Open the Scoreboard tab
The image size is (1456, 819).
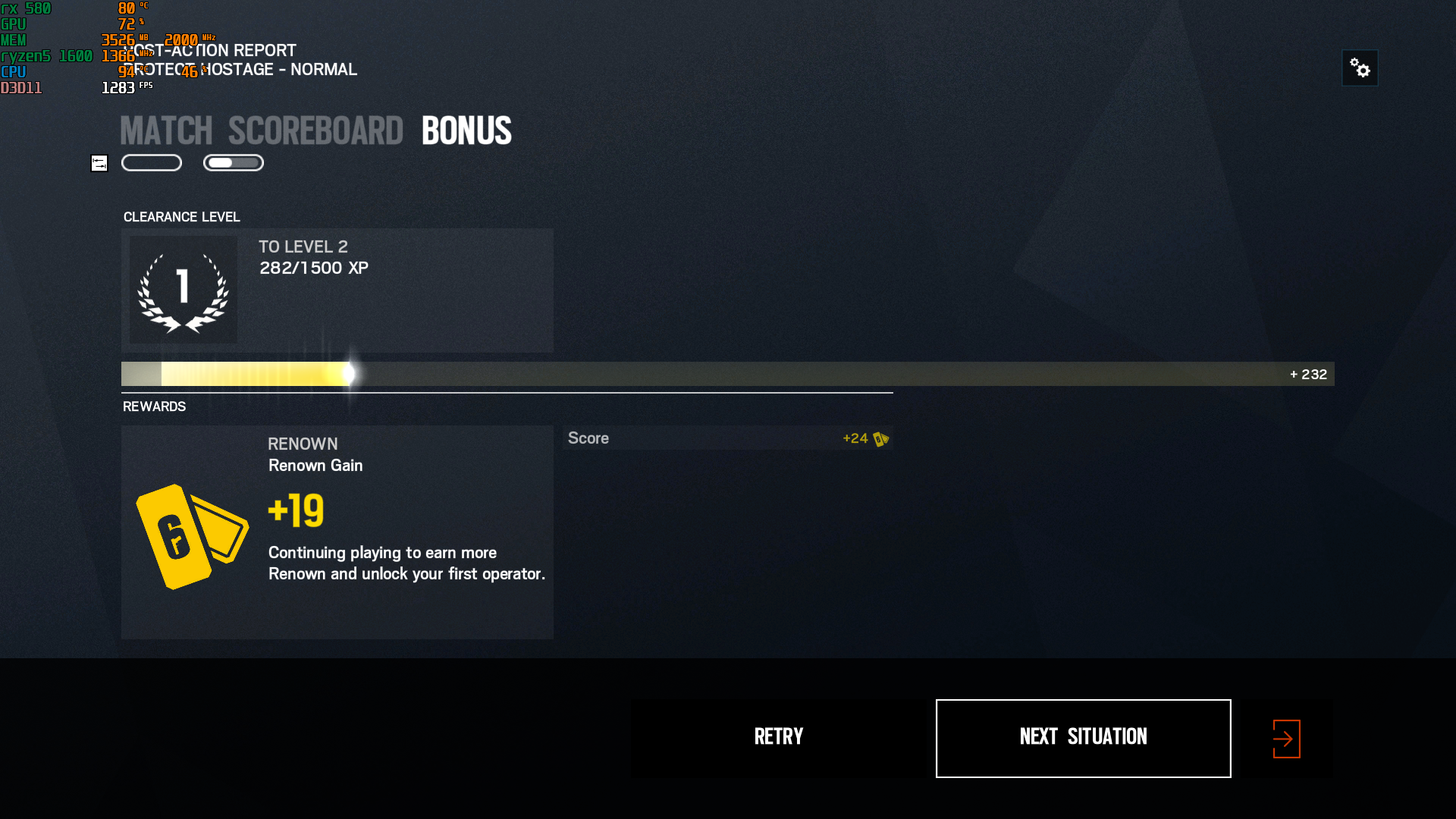click(x=315, y=130)
